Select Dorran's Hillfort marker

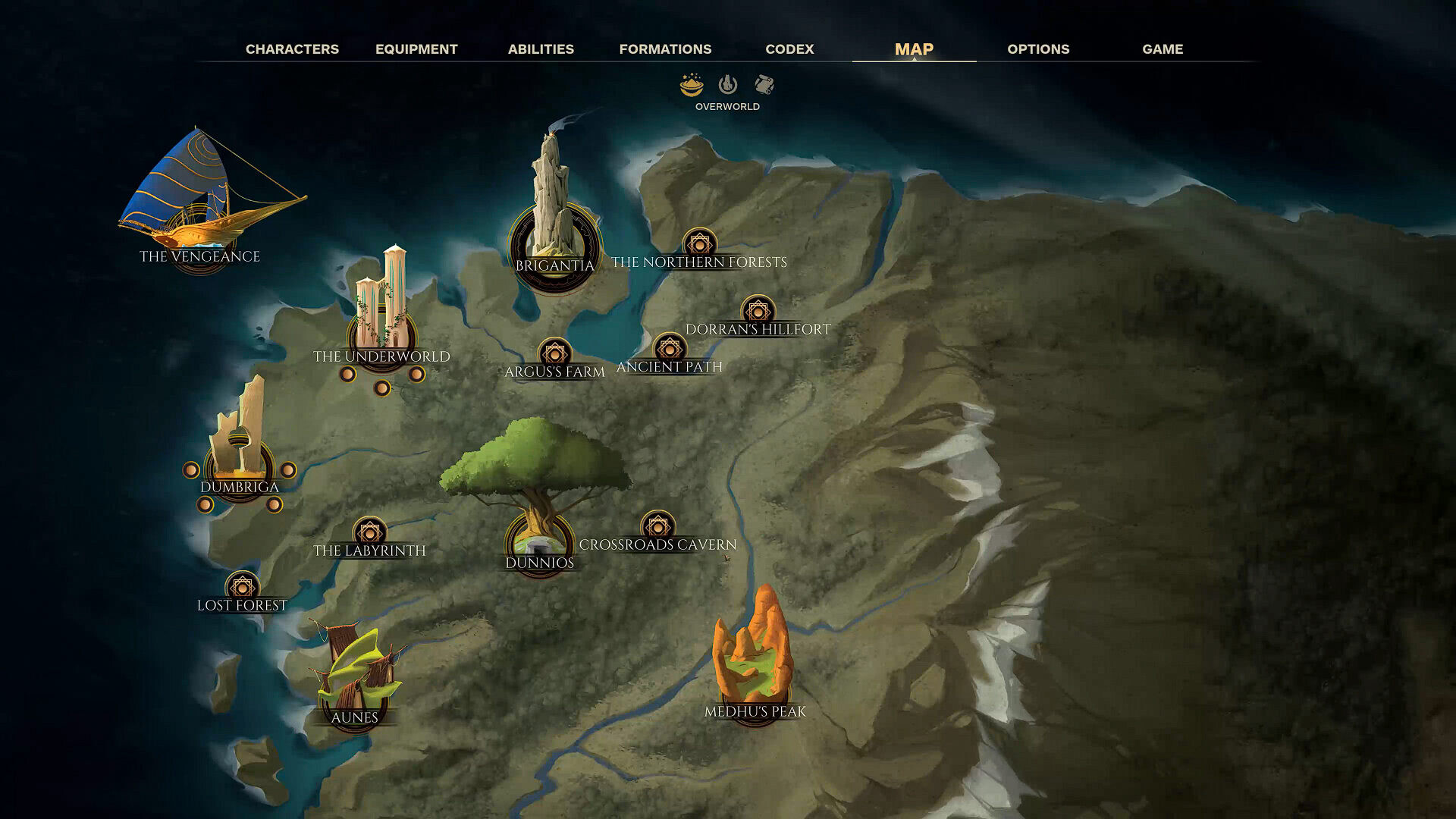pos(758,312)
